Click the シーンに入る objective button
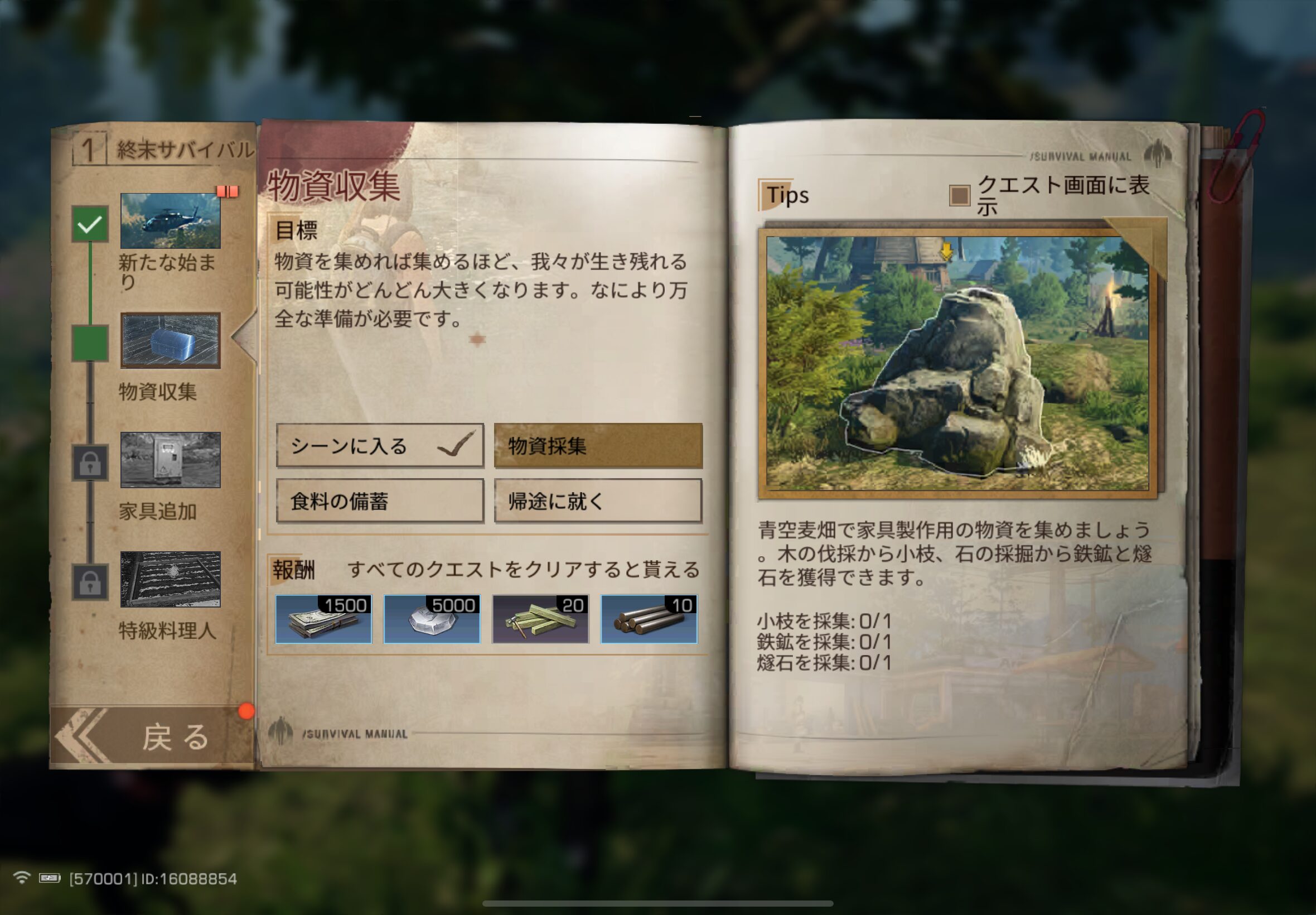 380,445
